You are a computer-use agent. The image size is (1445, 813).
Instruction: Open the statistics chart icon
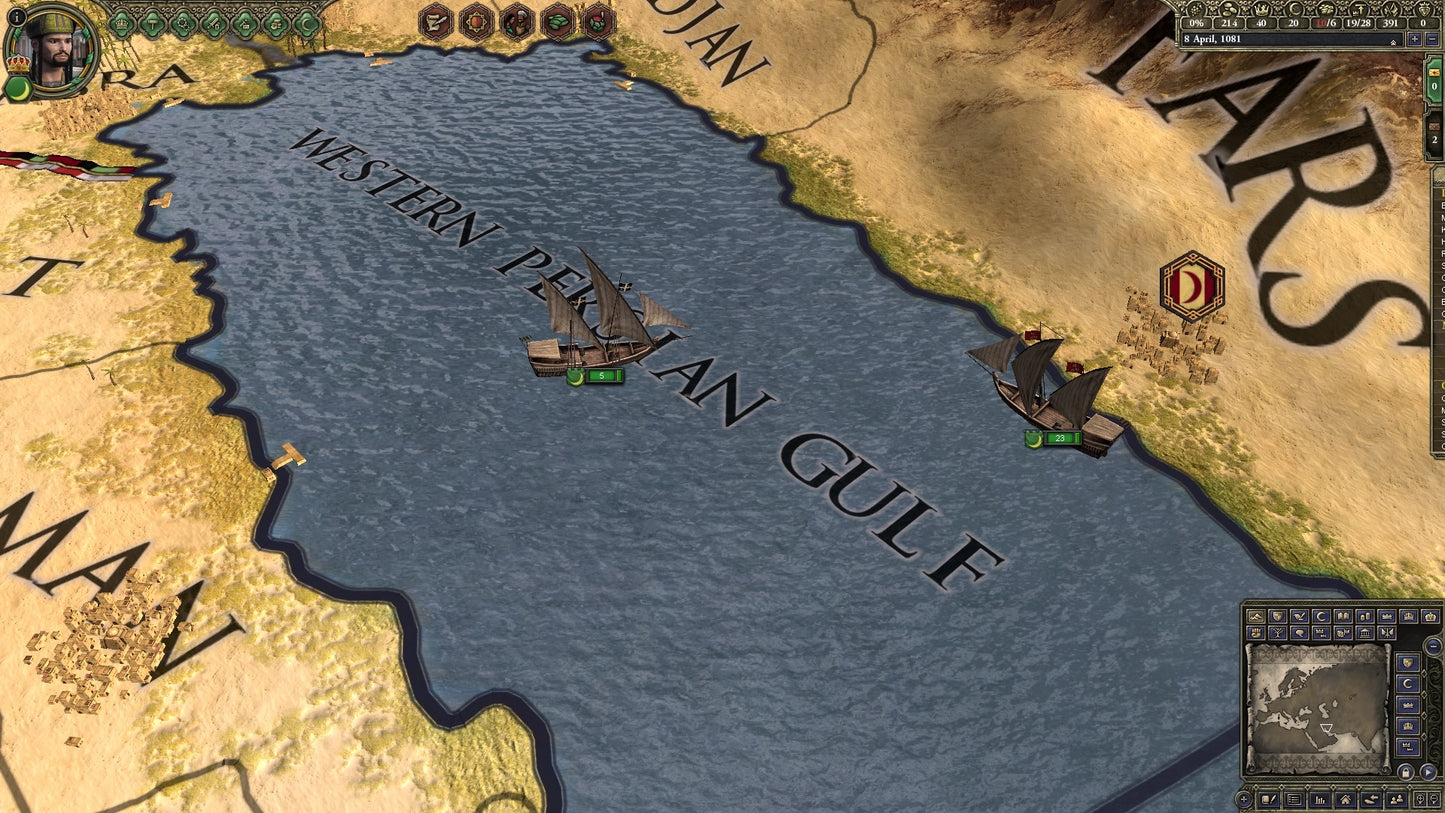(1320, 800)
